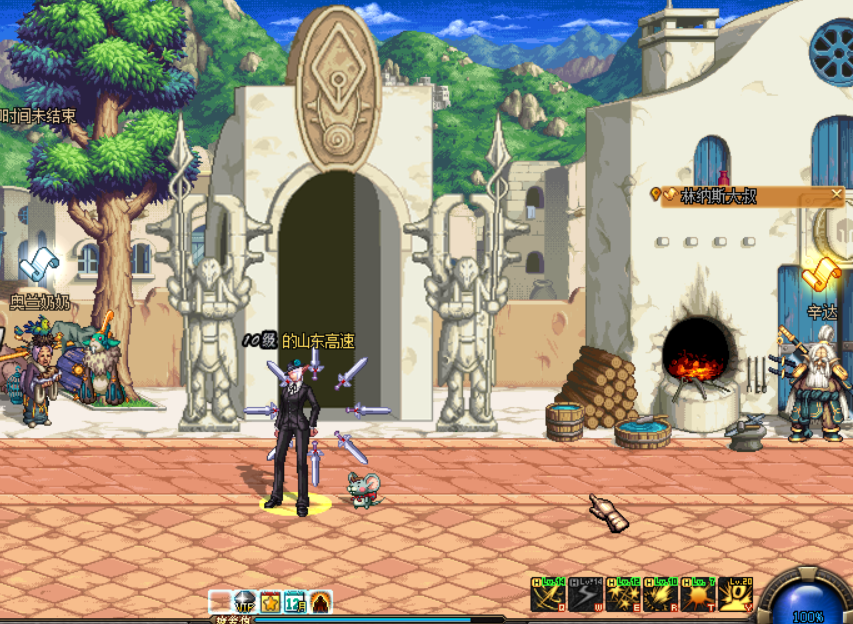The height and width of the screenshot is (624, 853).
Task: Click the golden quest scroll above 辛达
Action: [822, 270]
